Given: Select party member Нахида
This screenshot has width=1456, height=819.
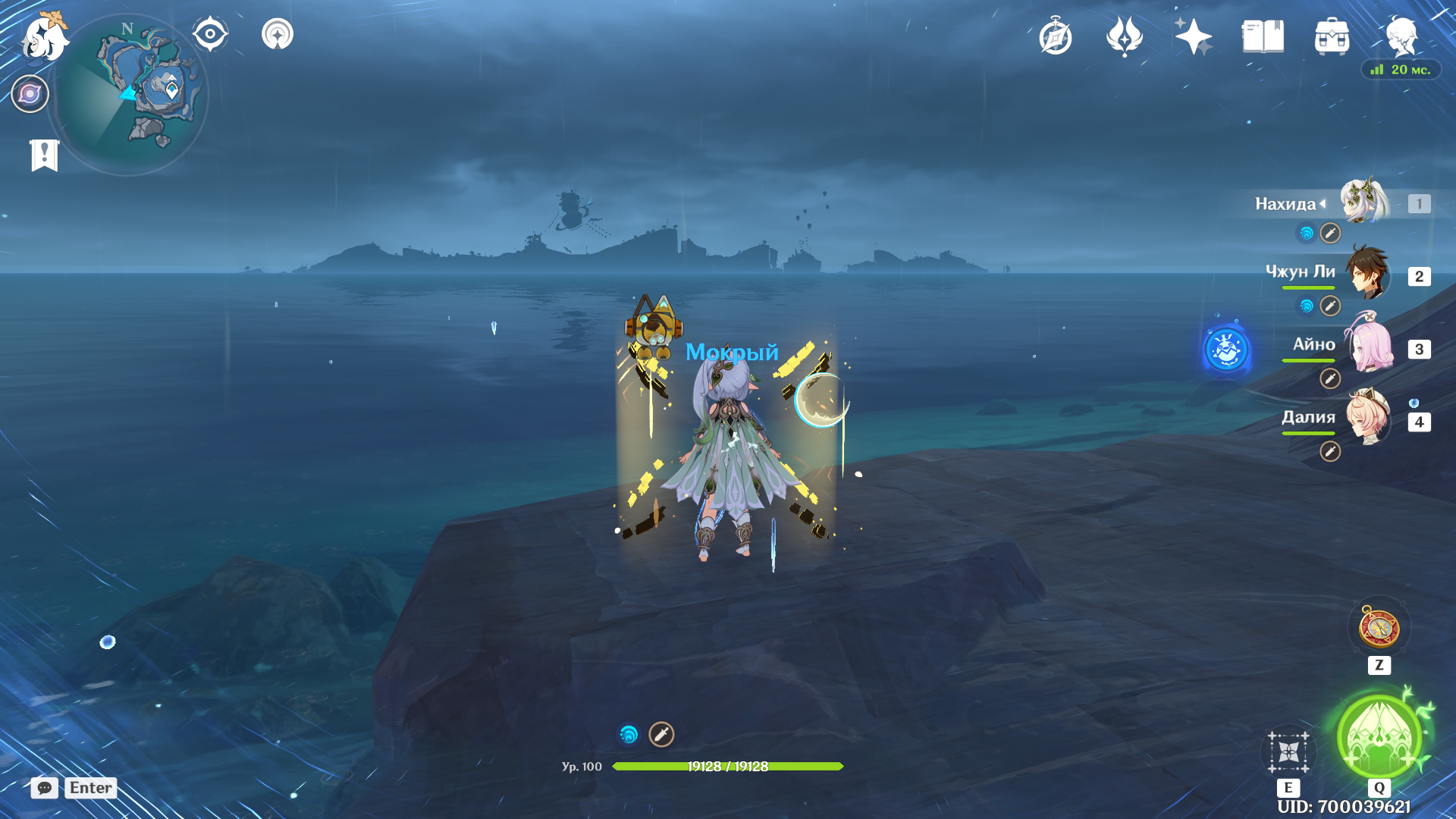Looking at the screenshot, I should [1365, 202].
